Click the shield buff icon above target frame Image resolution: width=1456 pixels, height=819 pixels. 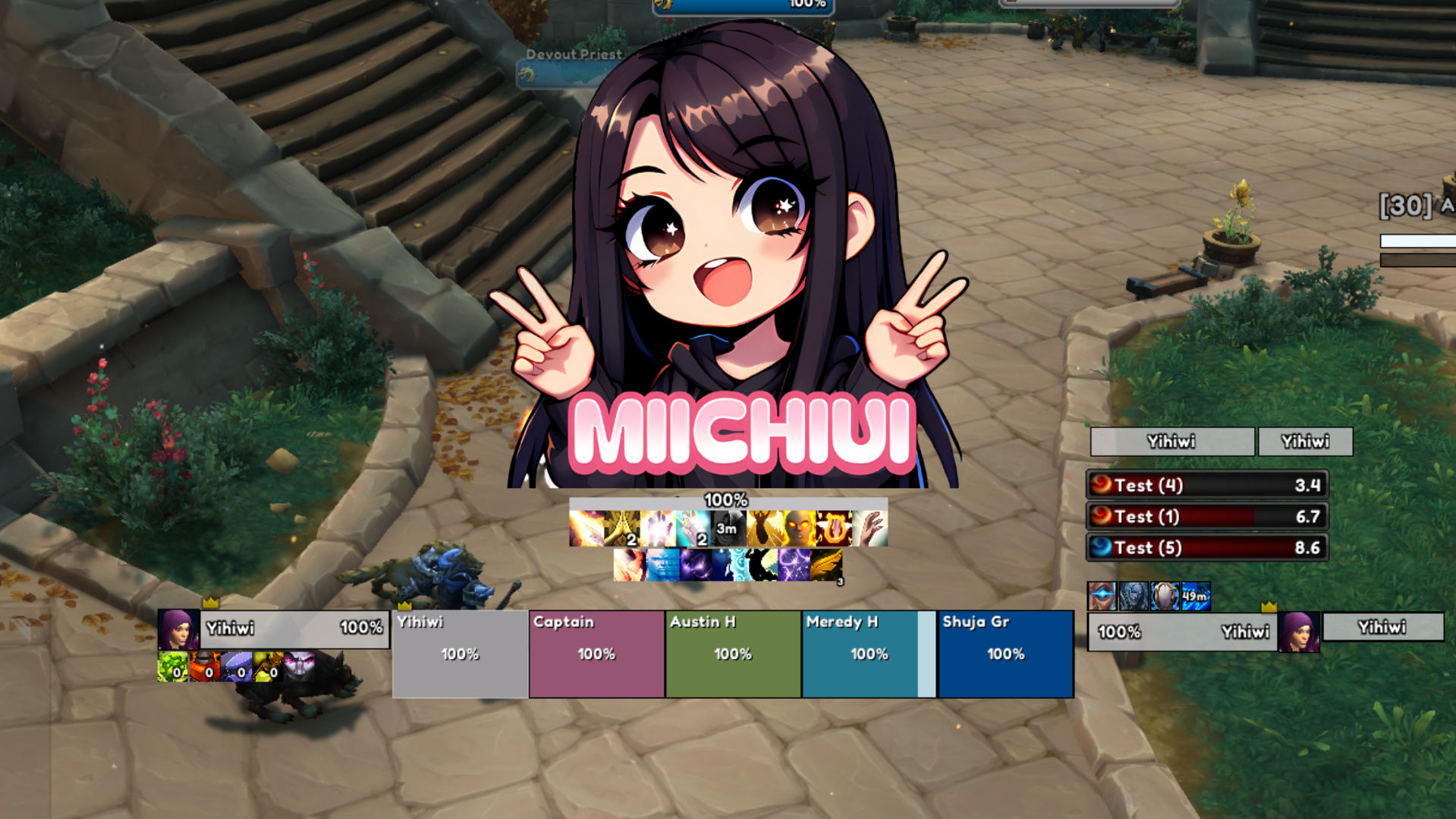(1165, 597)
